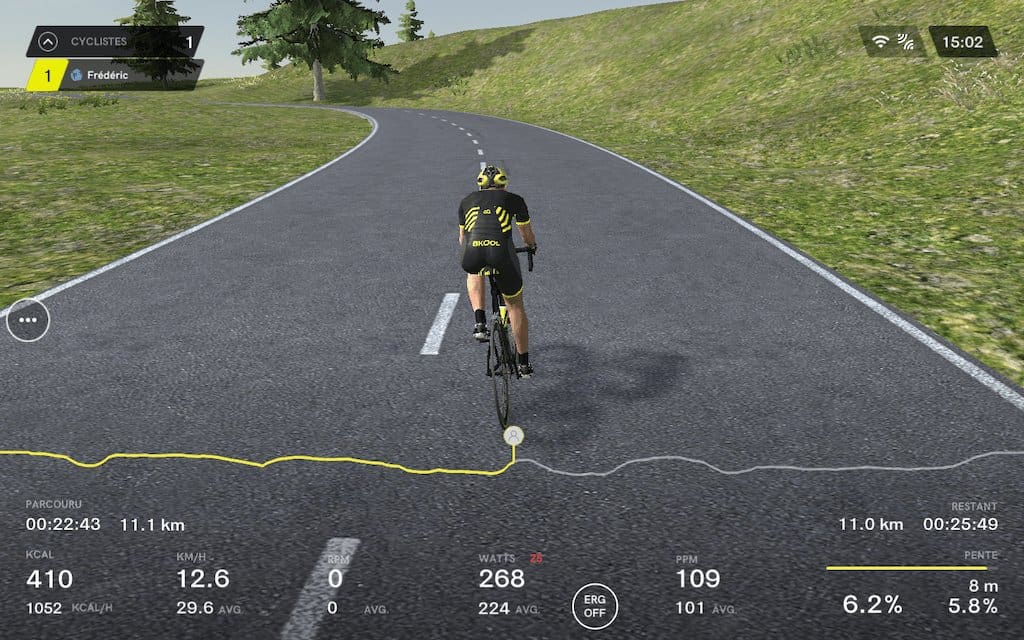Open the connection status icons
1024x640 pixels.
(892, 42)
